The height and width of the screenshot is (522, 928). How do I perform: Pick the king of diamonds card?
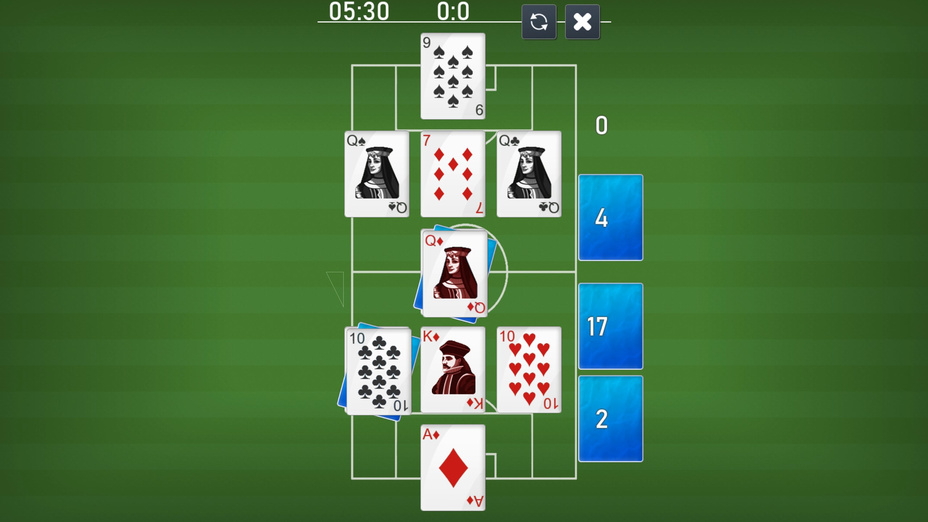(x=453, y=370)
